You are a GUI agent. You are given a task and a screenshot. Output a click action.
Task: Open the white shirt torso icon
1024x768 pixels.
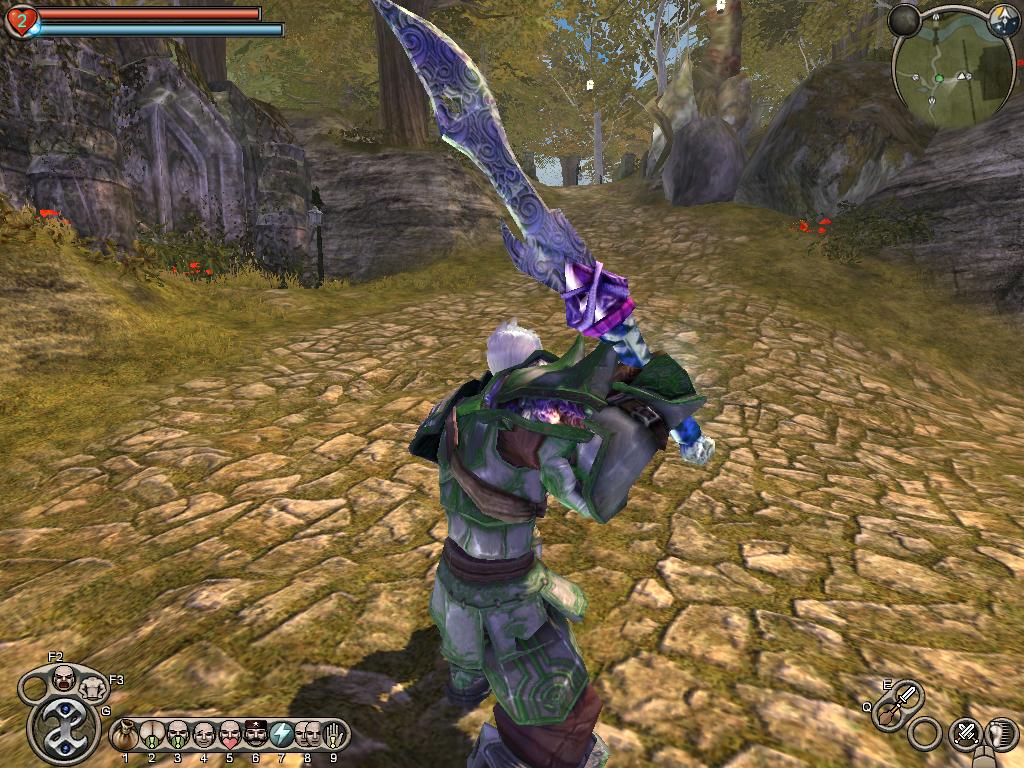pyautogui.click(x=94, y=687)
